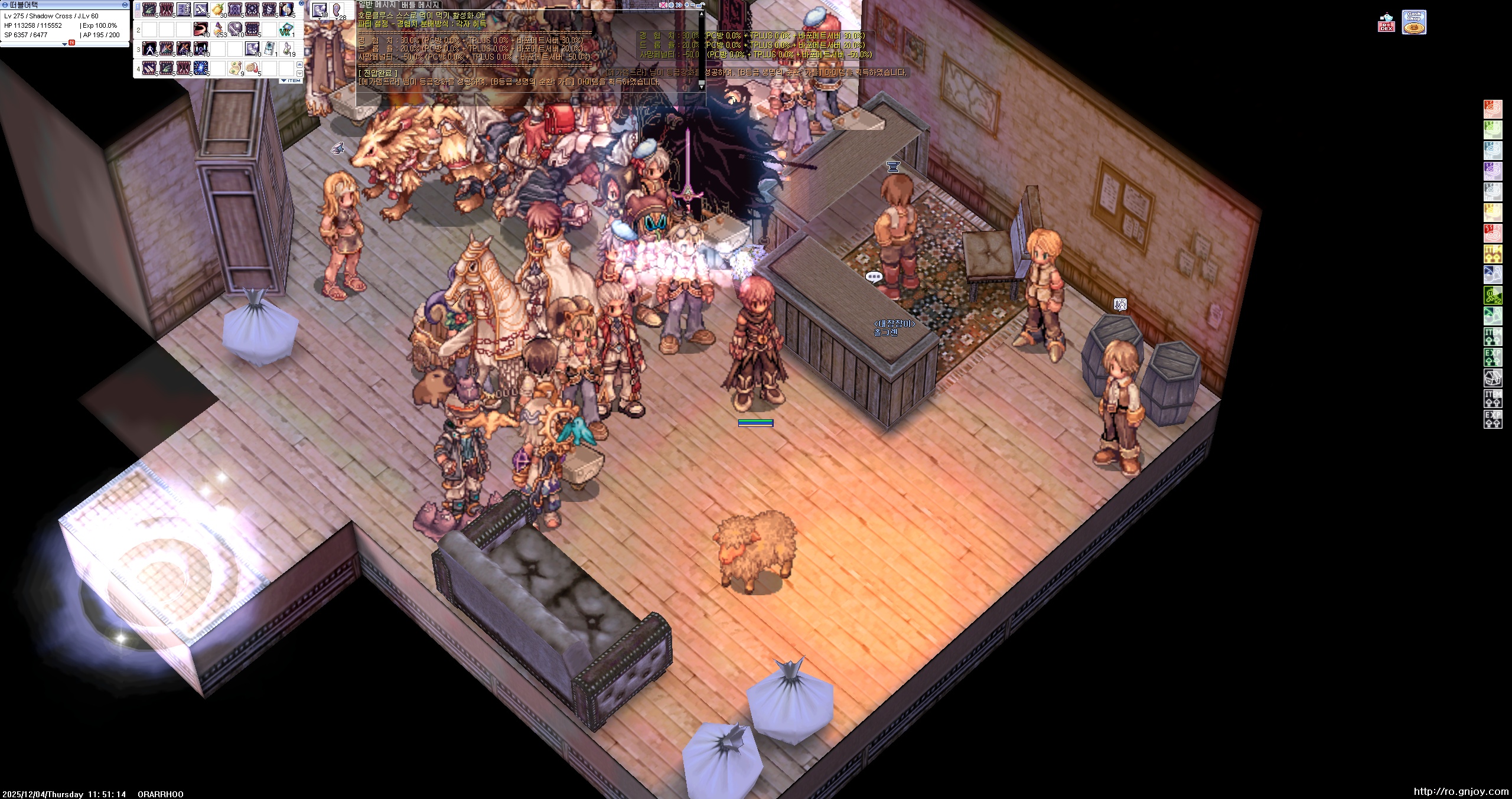Close the hotkey bar window
The width and height of the screenshot is (1512, 799).
301,4
